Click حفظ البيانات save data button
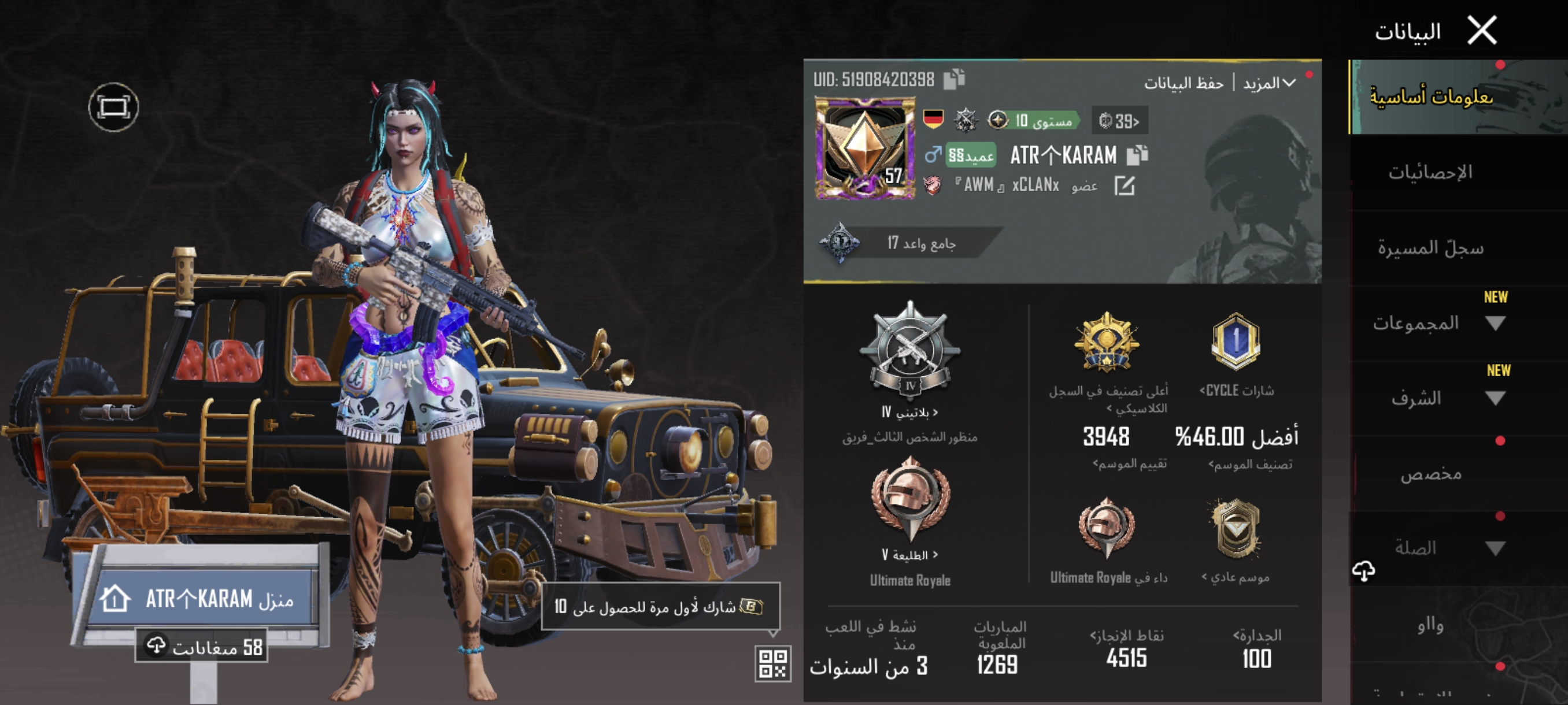The width and height of the screenshot is (1568, 705). (1184, 83)
